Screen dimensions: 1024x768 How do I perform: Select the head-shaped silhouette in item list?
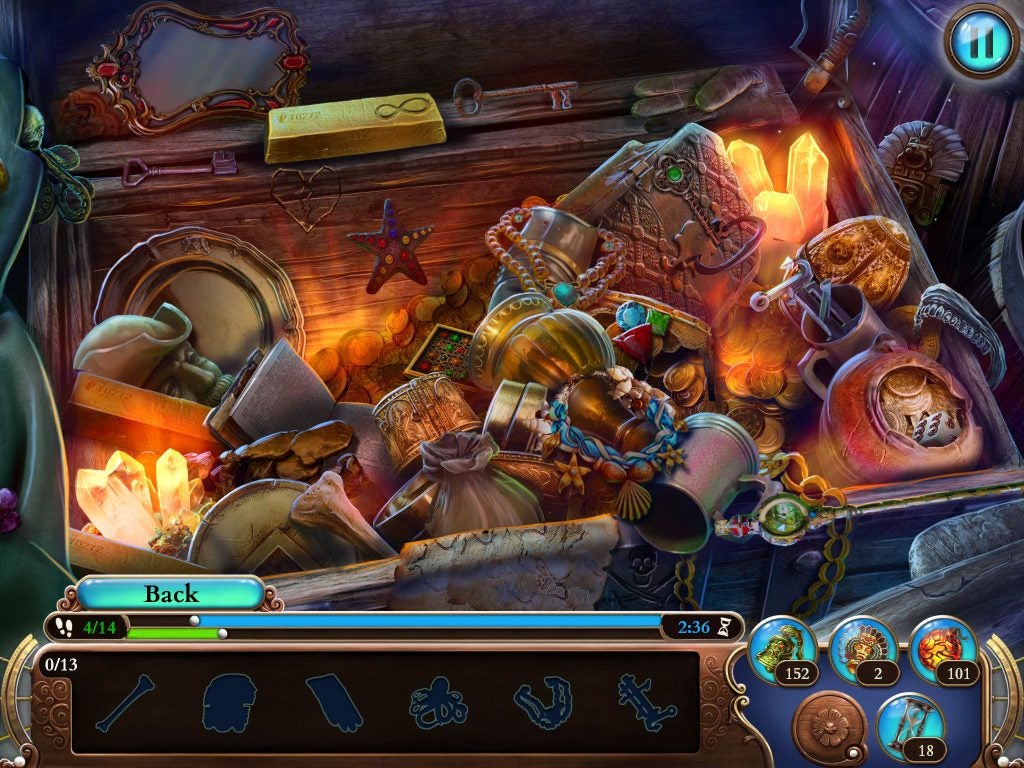point(230,703)
